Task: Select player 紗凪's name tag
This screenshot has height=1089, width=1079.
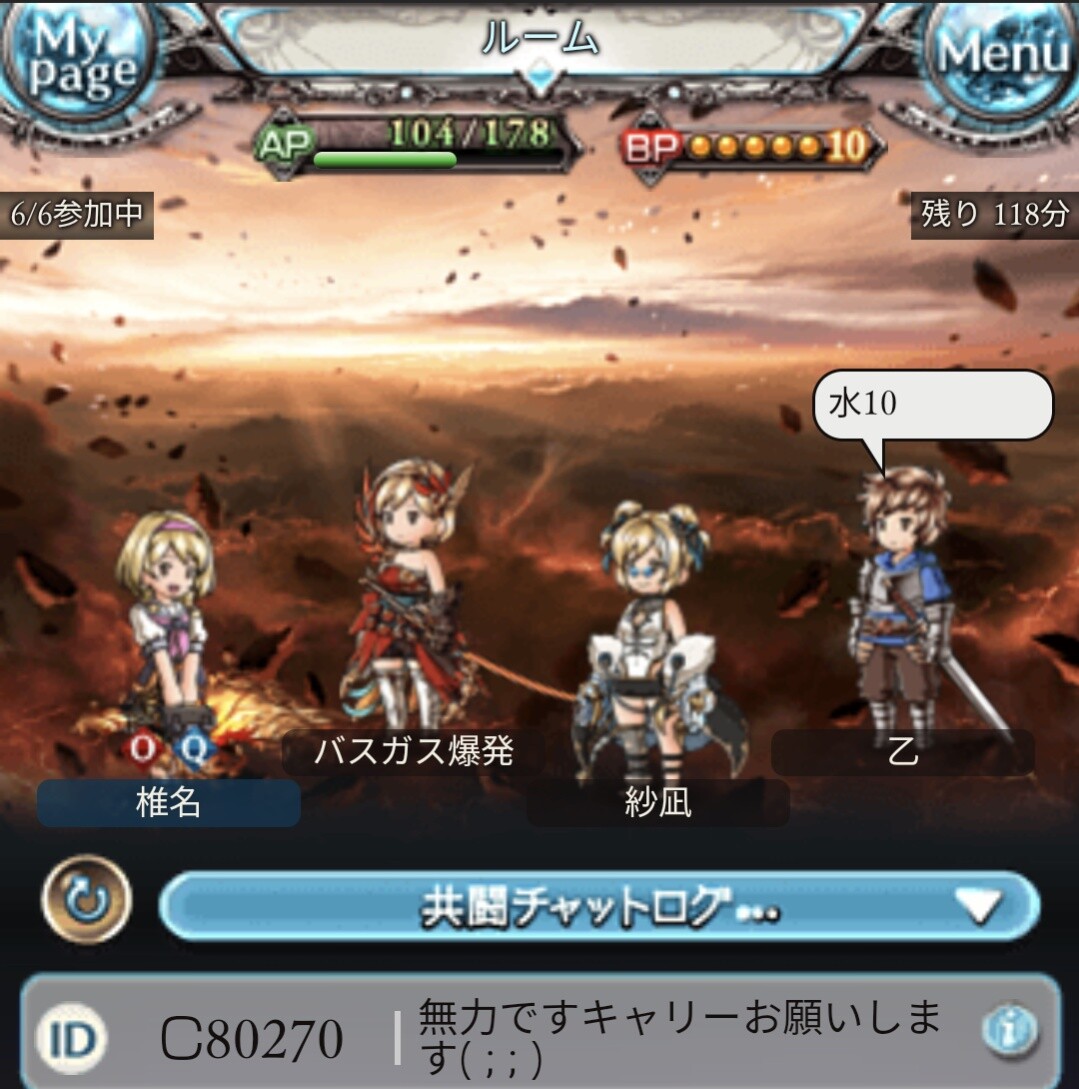Action: (x=657, y=803)
